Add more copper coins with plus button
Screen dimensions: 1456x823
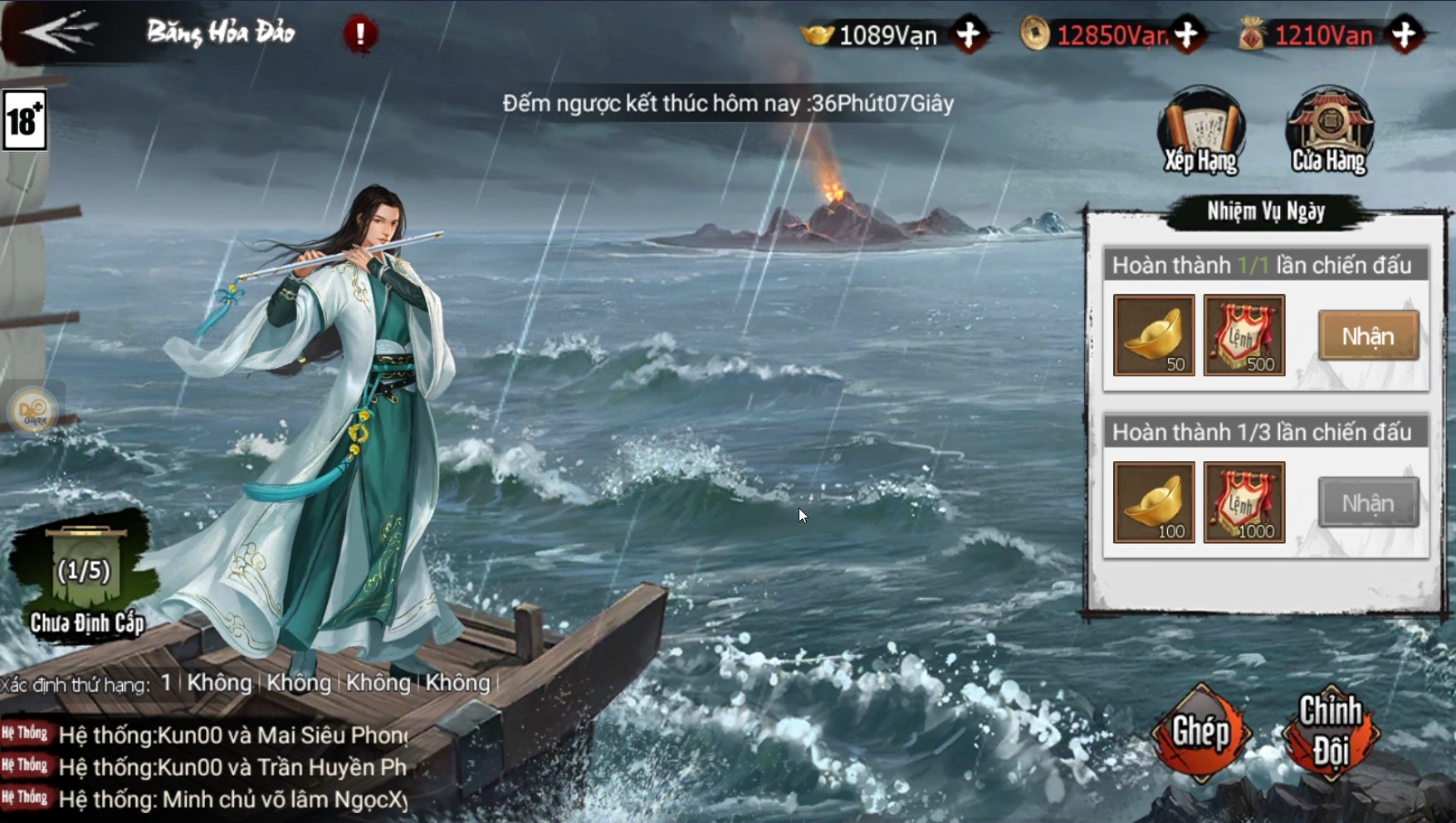pyautogui.click(x=1188, y=35)
